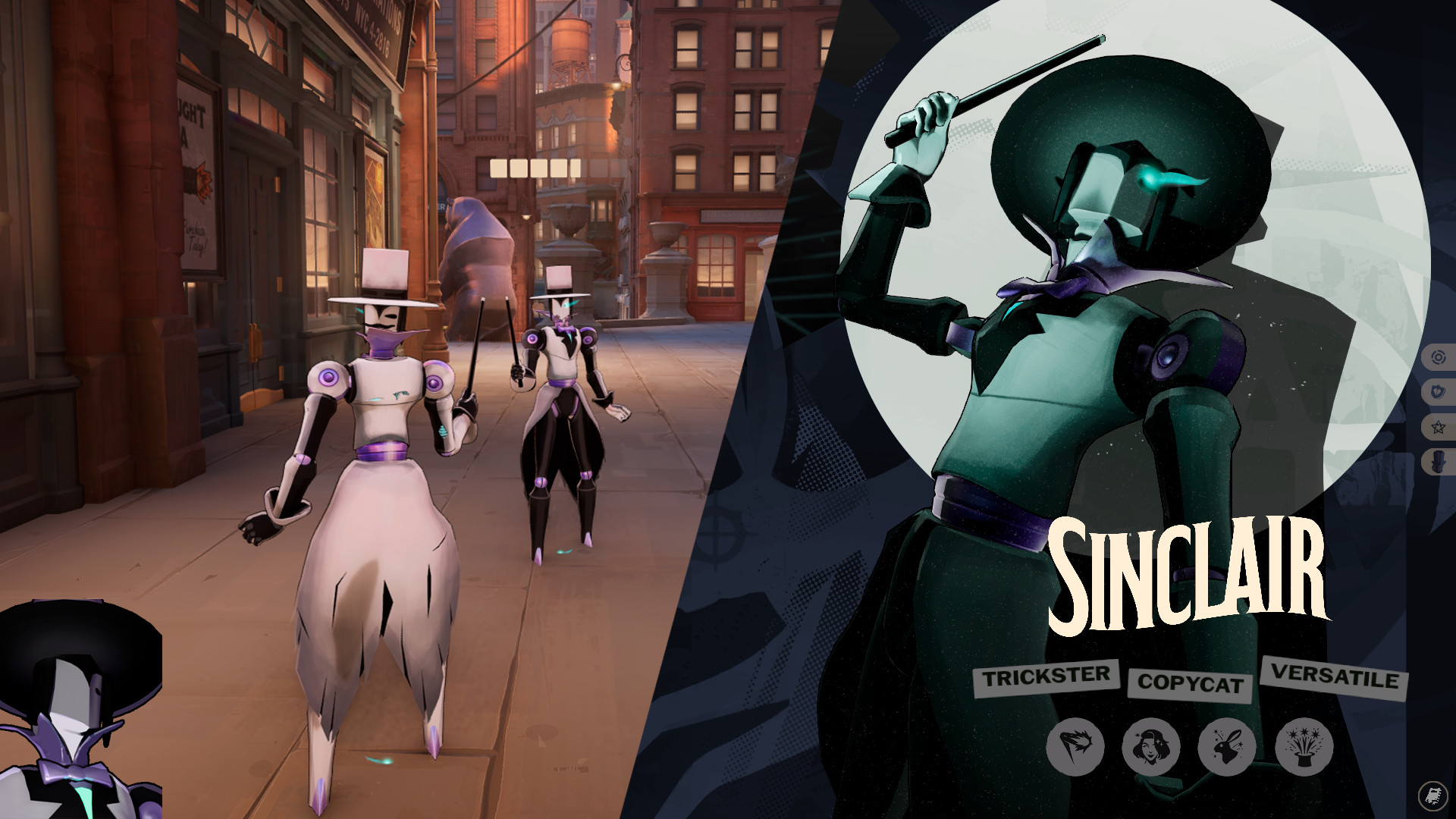Expand the right sidebar icon strip
The height and width of the screenshot is (819, 1456).
point(1439,408)
